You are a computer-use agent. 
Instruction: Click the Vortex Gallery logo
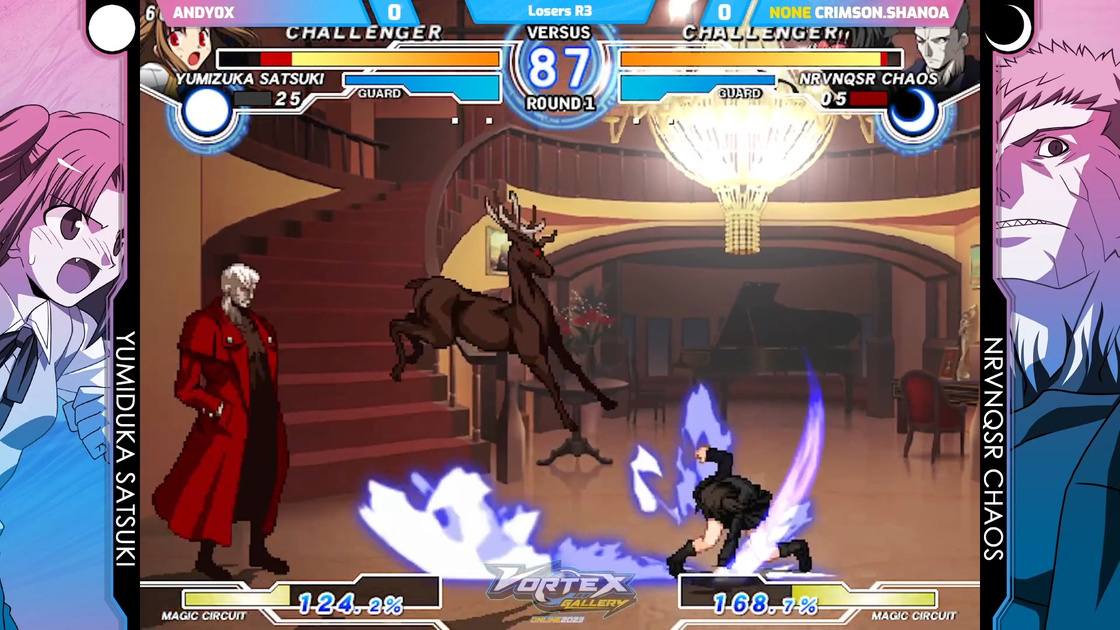click(x=560, y=592)
